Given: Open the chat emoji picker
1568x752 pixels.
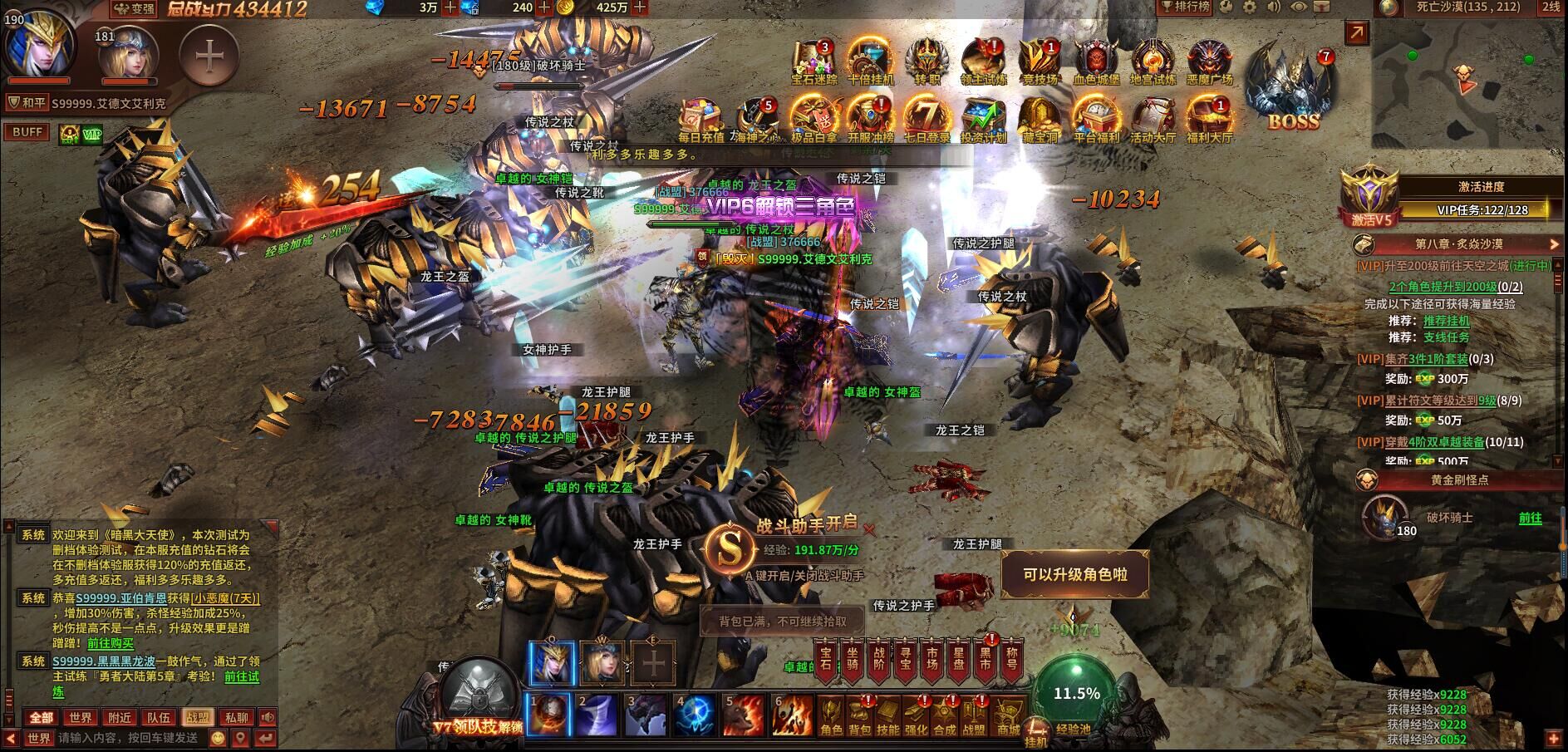Looking at the screenshot, I should 218,738.
